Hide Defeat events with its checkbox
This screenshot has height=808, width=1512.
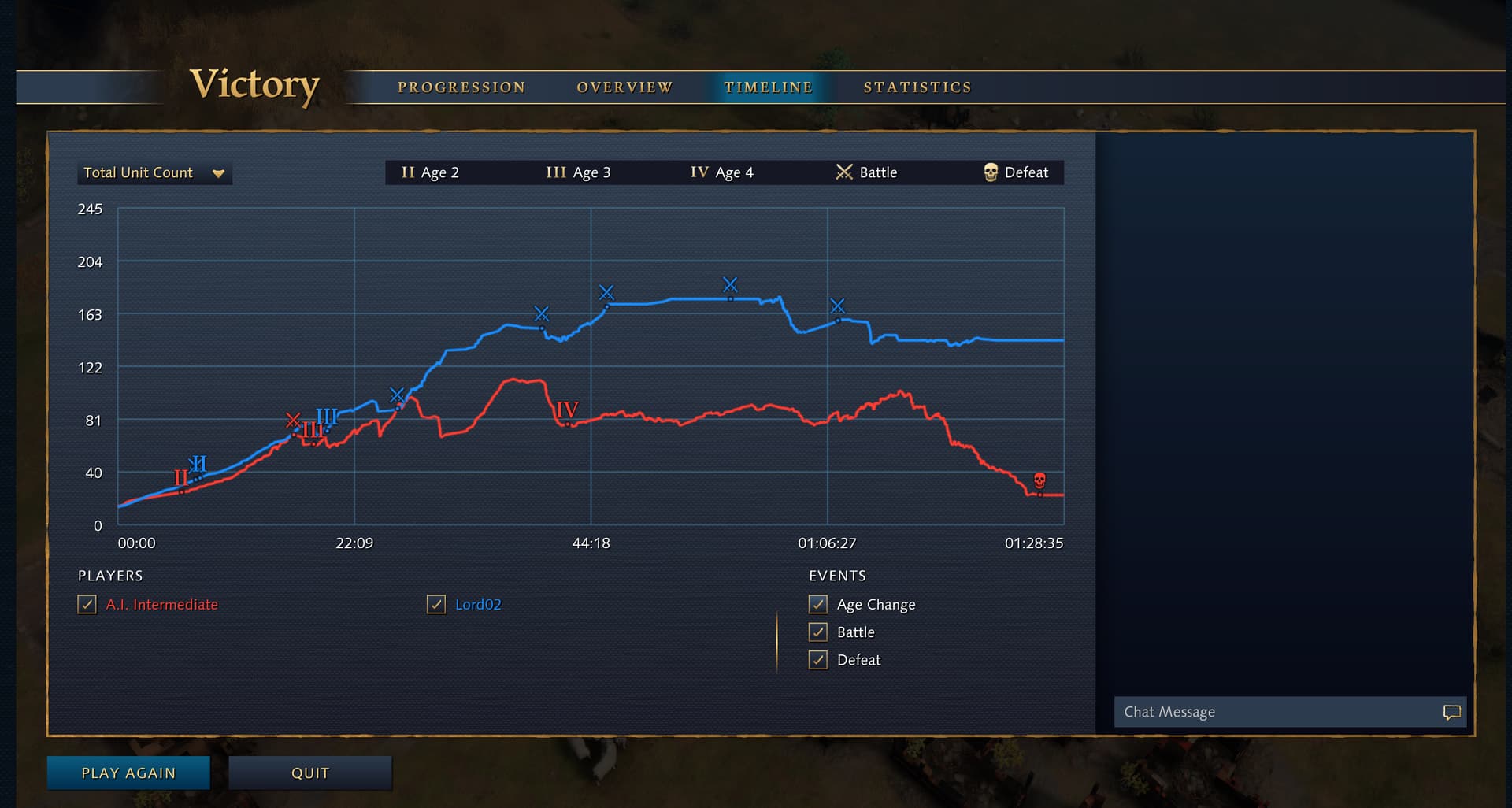pos(818,660)
